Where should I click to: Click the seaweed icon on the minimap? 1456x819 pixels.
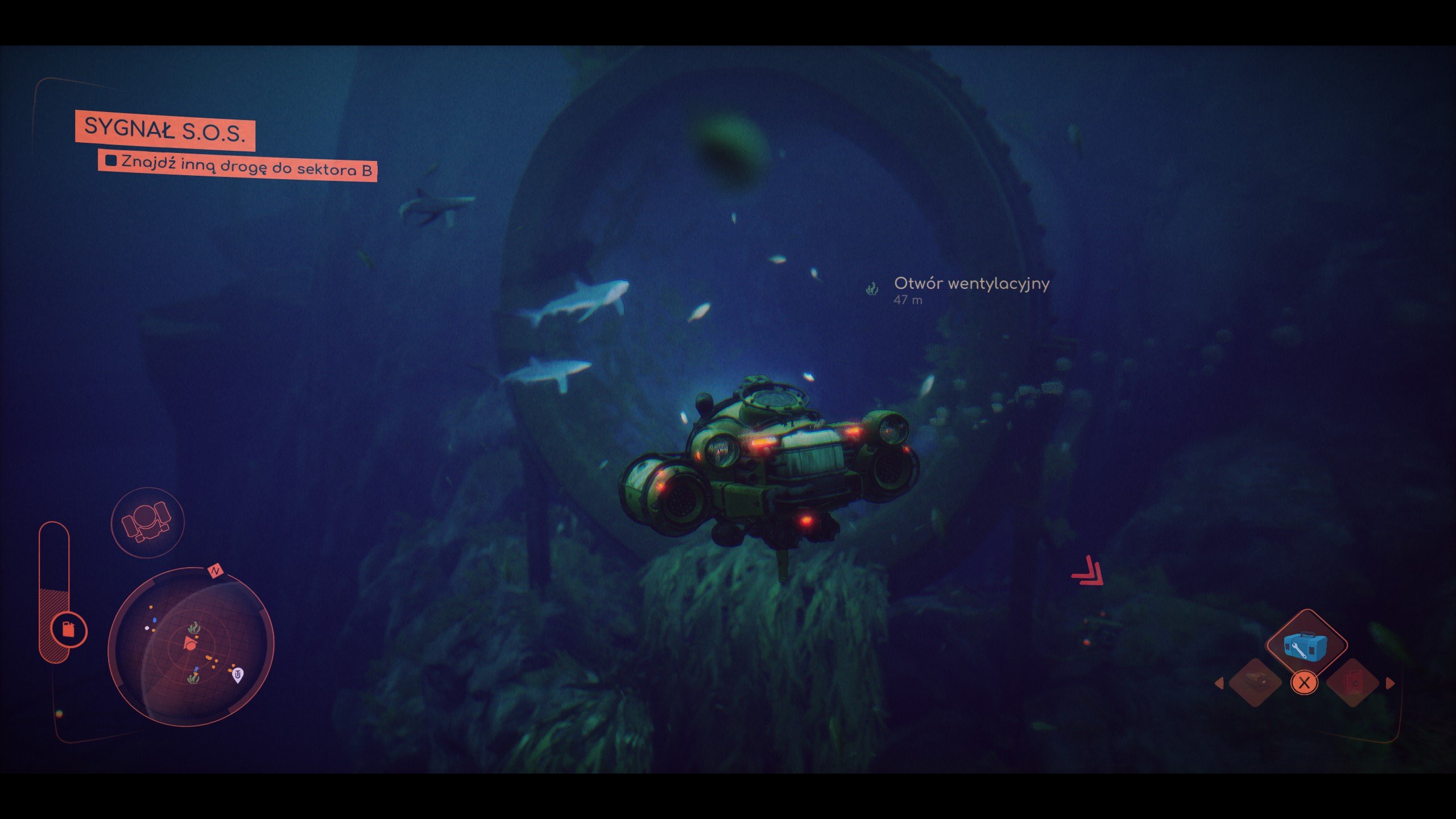click(194, 627)
